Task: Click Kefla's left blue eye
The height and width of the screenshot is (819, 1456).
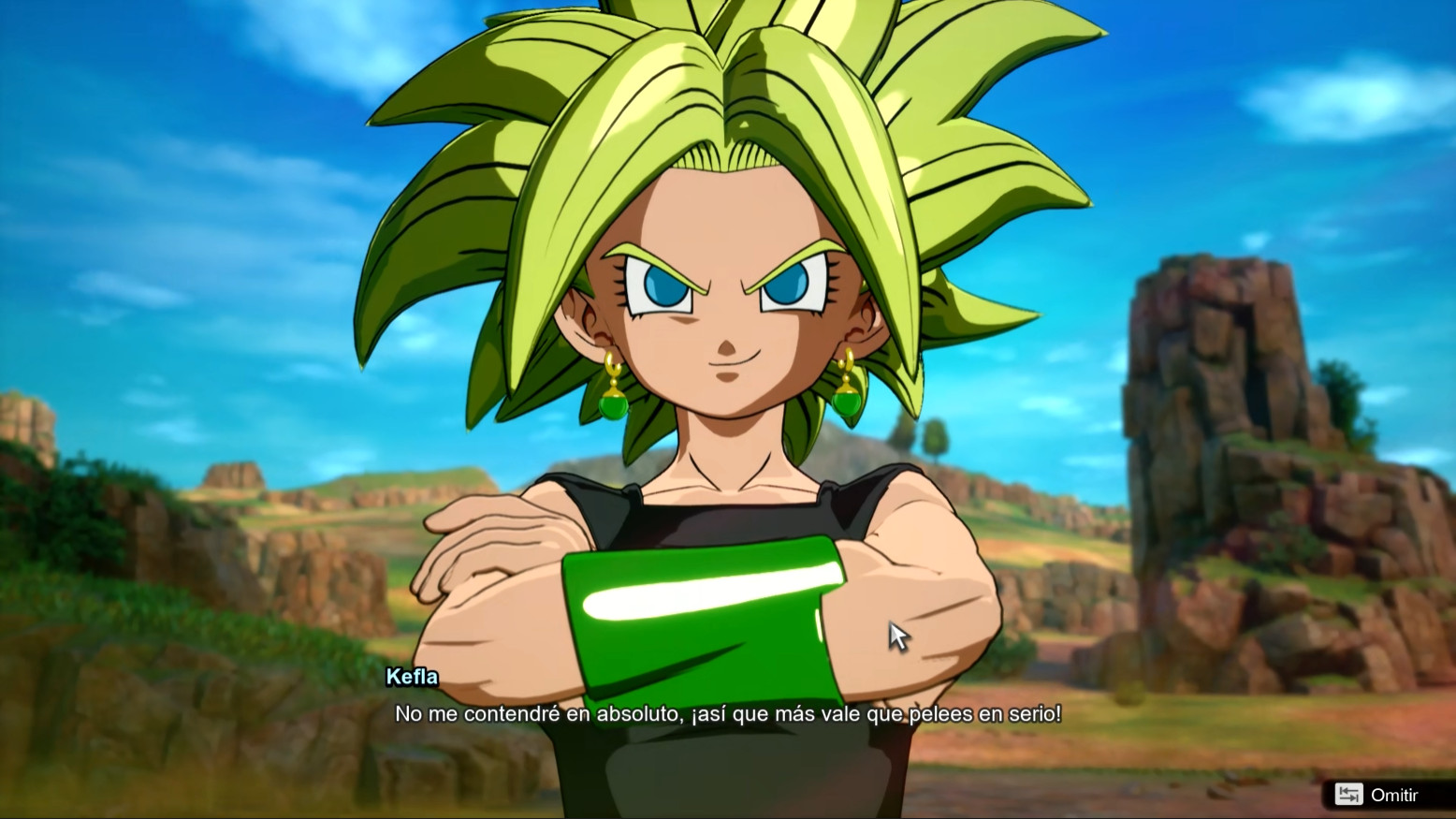Action: pyautogui.click(x=664, y=285)
